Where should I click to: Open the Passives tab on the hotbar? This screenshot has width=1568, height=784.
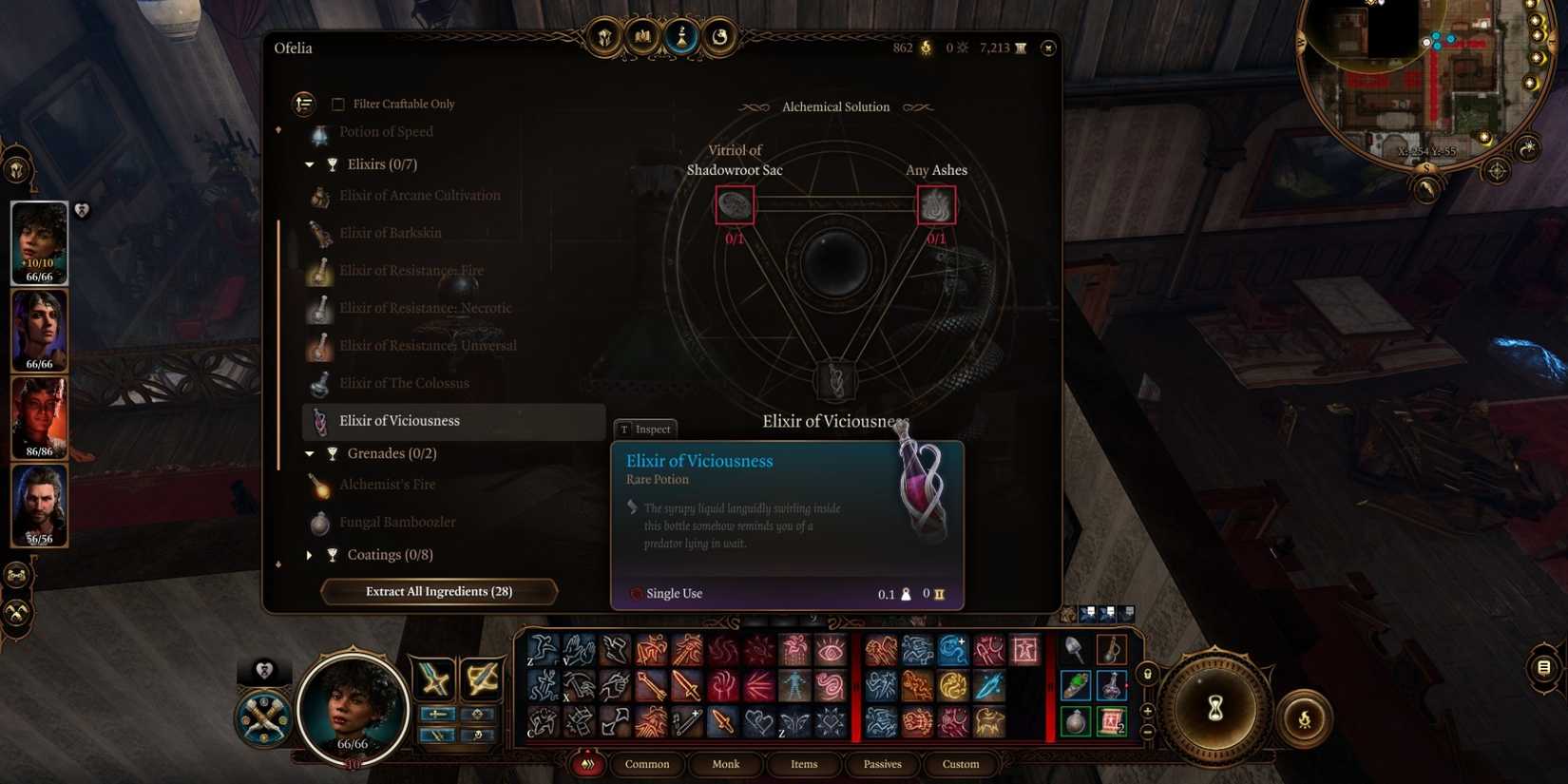coord(882,764)
